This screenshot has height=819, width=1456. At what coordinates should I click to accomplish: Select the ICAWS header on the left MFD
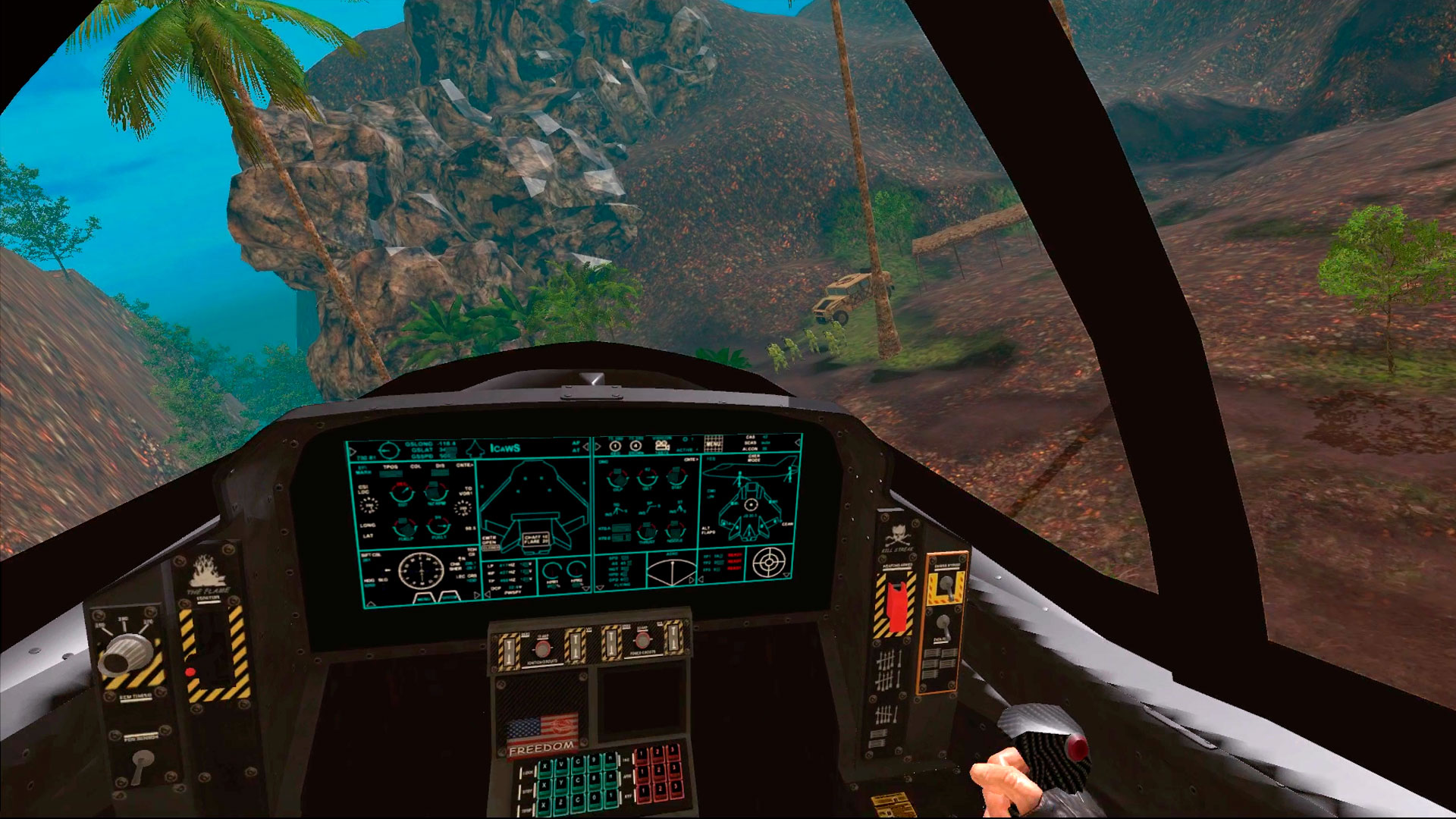[505, 448]
